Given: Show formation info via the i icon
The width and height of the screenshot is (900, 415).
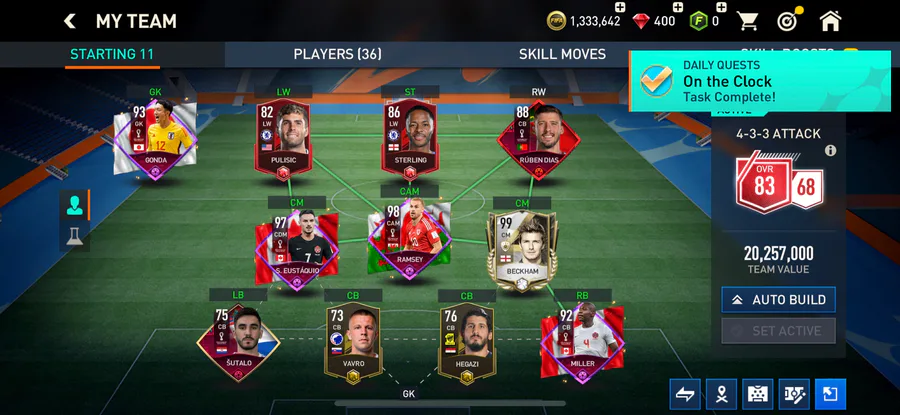Looking at the screenshot, I should (830, 151).
